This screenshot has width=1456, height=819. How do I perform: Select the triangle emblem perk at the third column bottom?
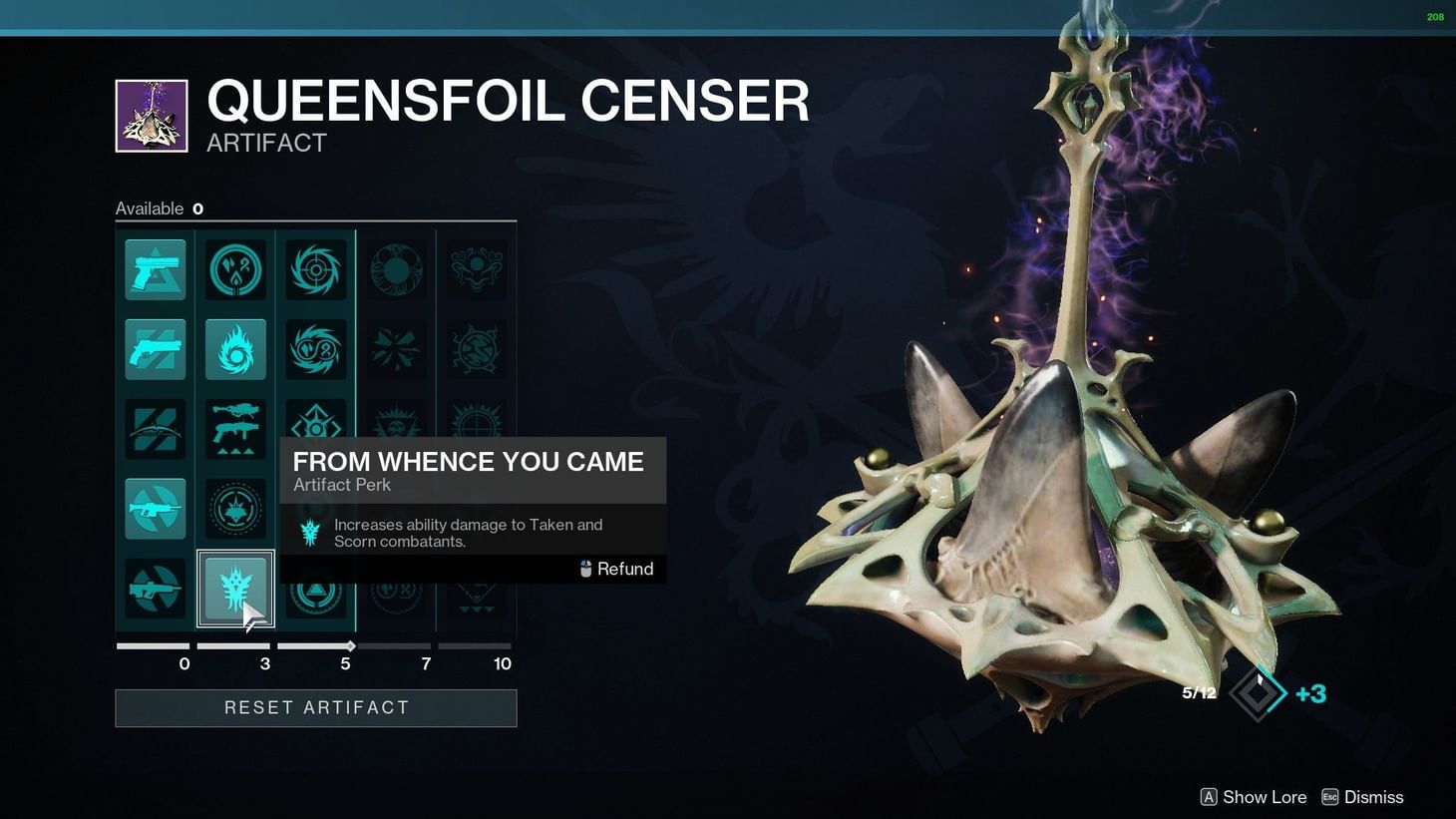[x=316, y=589]
